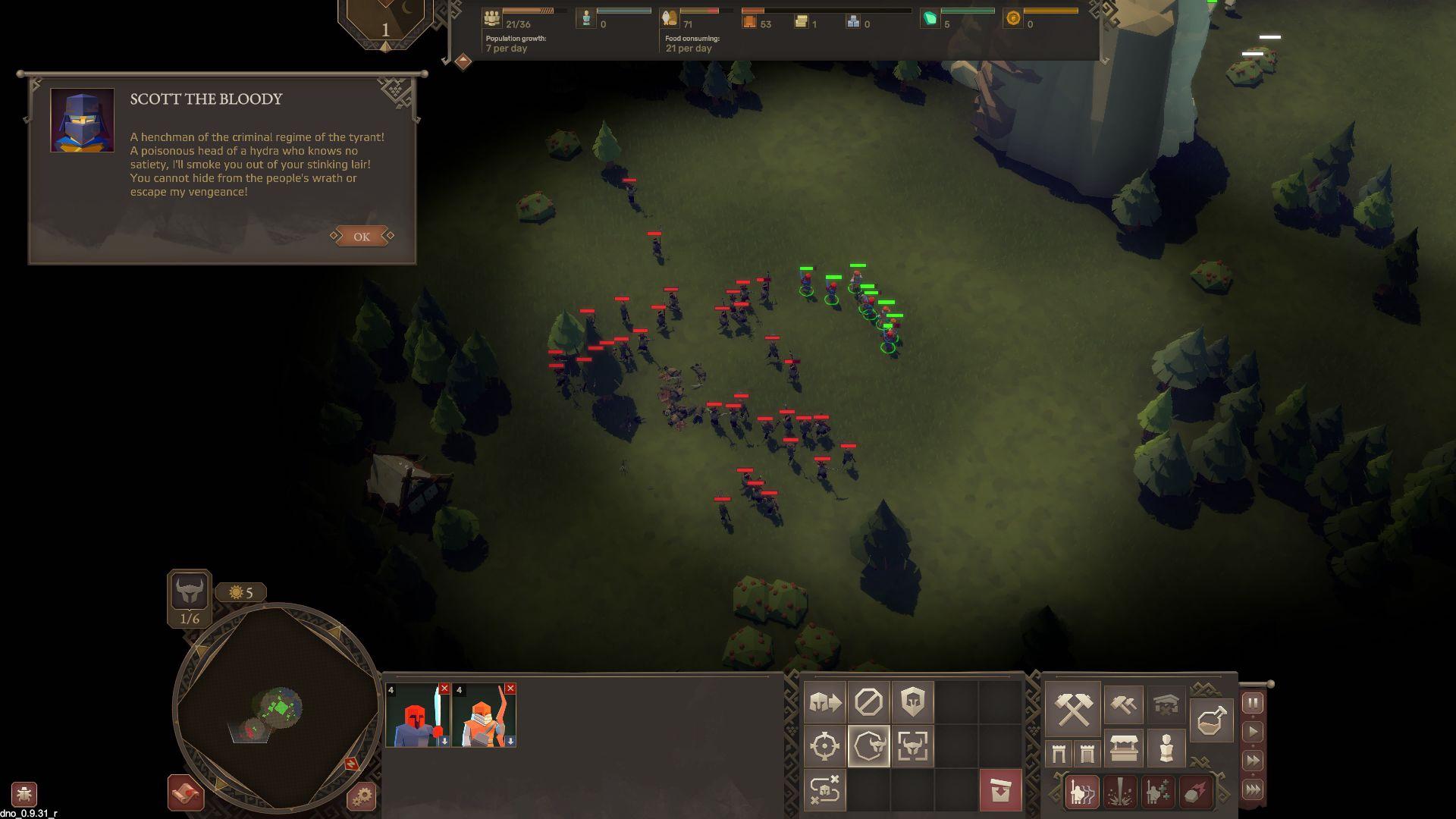The image size is (1456, 819).
Task: Cast the meteor strike spell
Action: coord(1196,792)
